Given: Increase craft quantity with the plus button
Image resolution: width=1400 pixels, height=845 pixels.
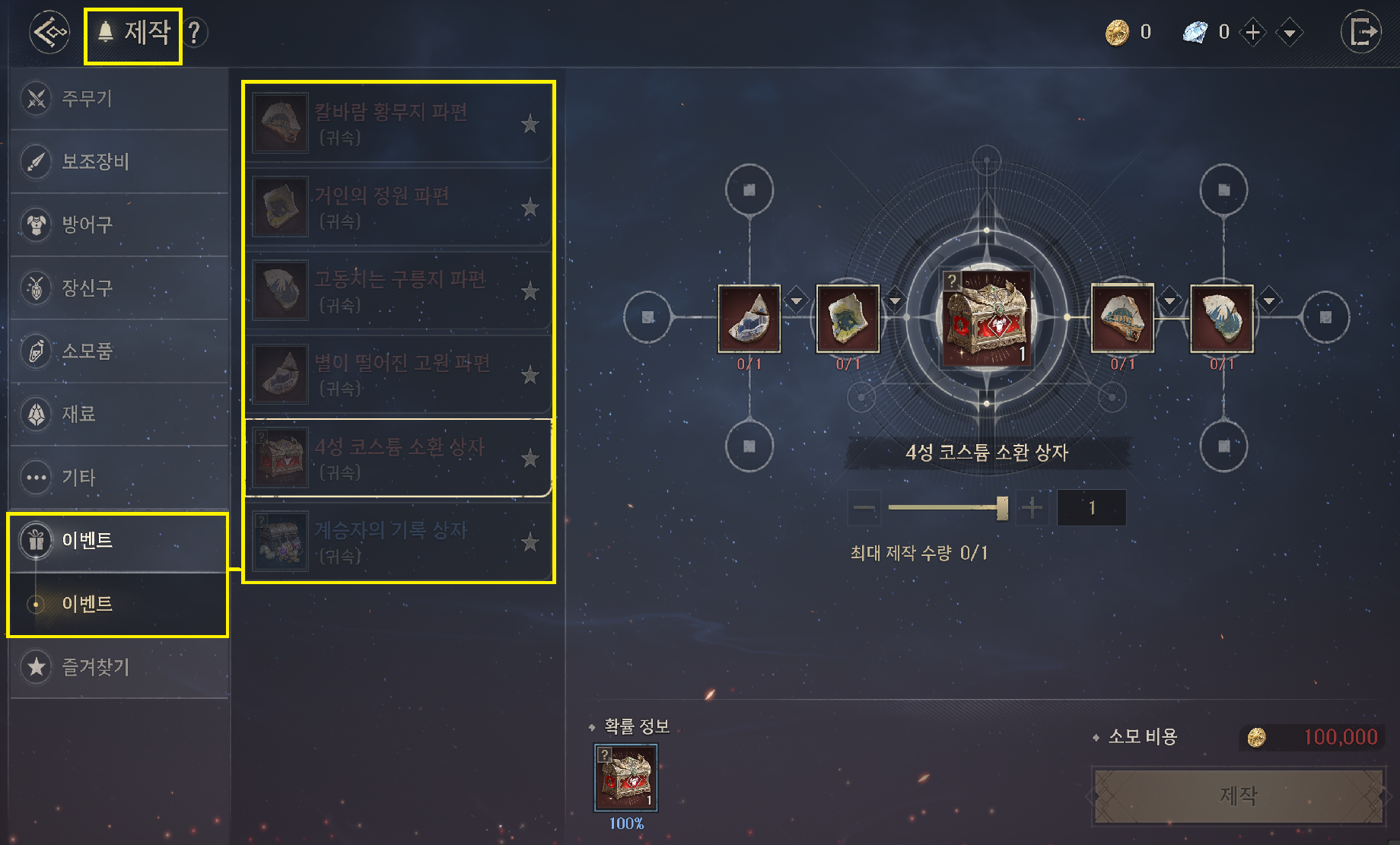Looking at the screenshot, I should 1032,507.
